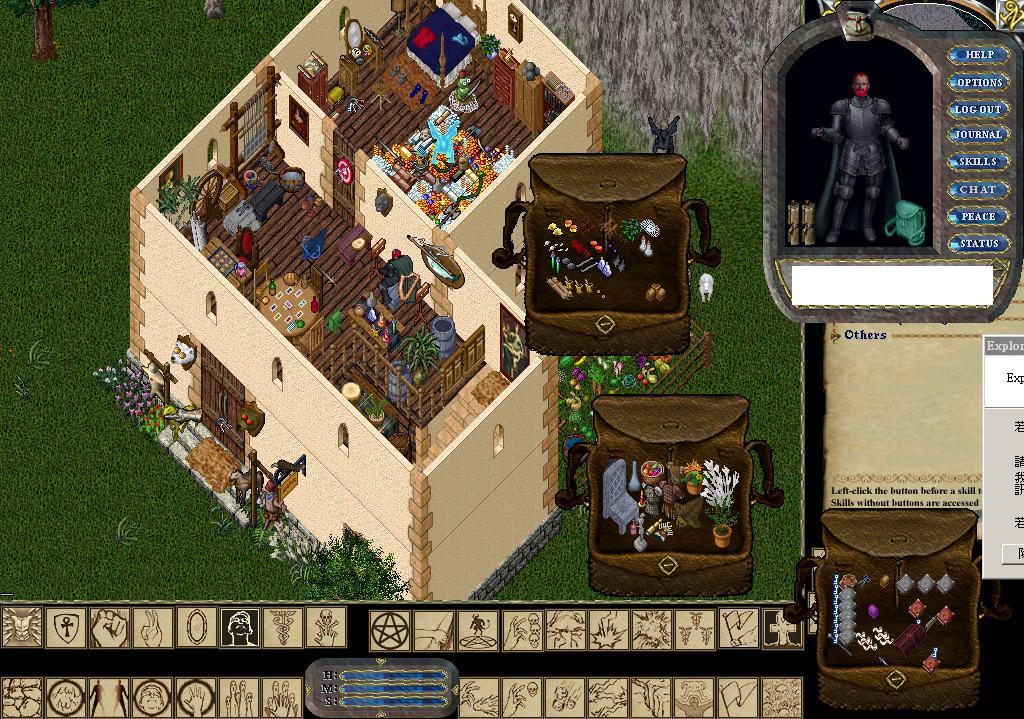Toggle the PEACE combat mode button
Viewport: 1024px width, 719px height.
978,216
